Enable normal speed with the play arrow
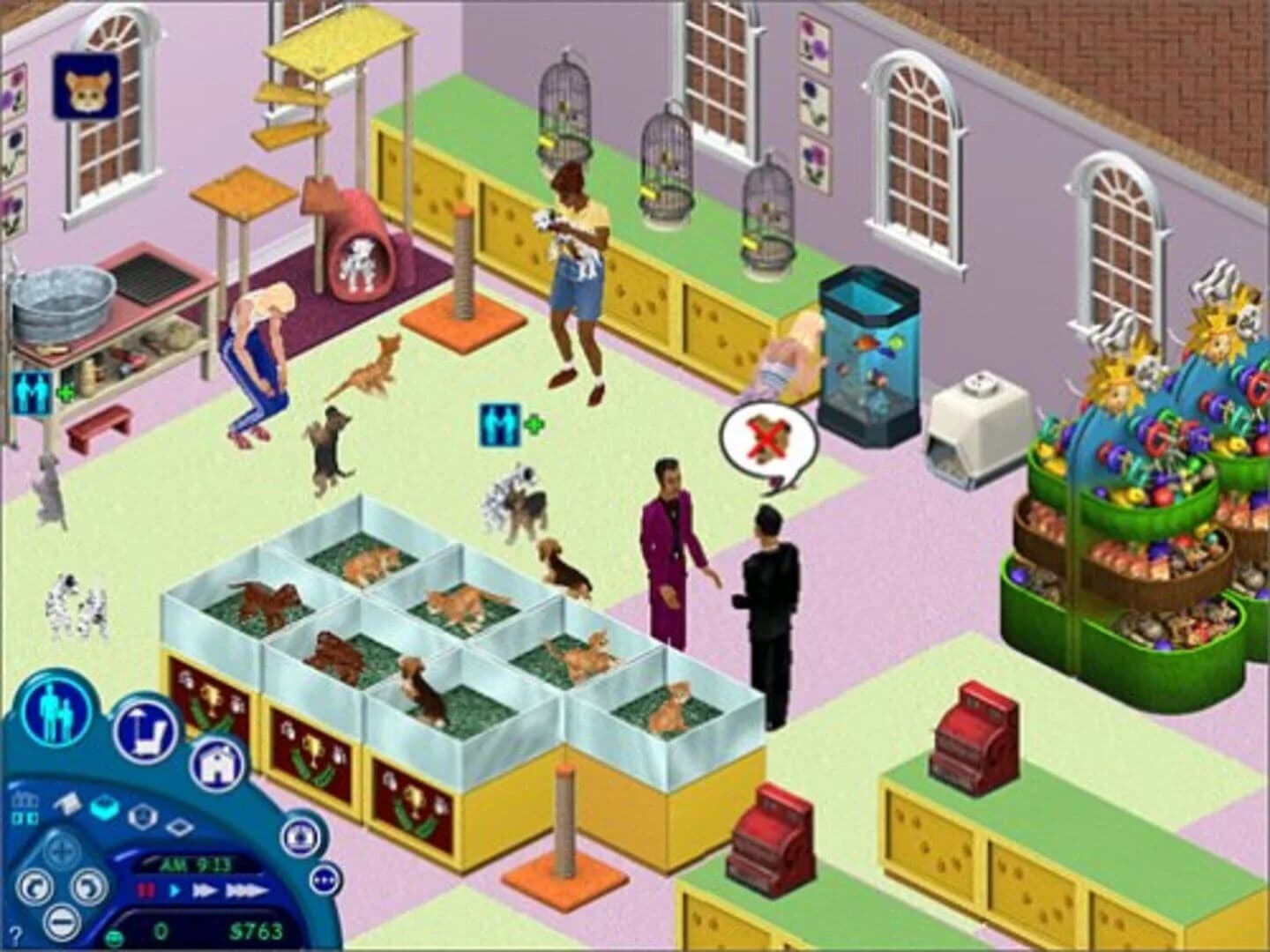The height and width of the screenshot is (952, 1270). click(x=176, y=890)
